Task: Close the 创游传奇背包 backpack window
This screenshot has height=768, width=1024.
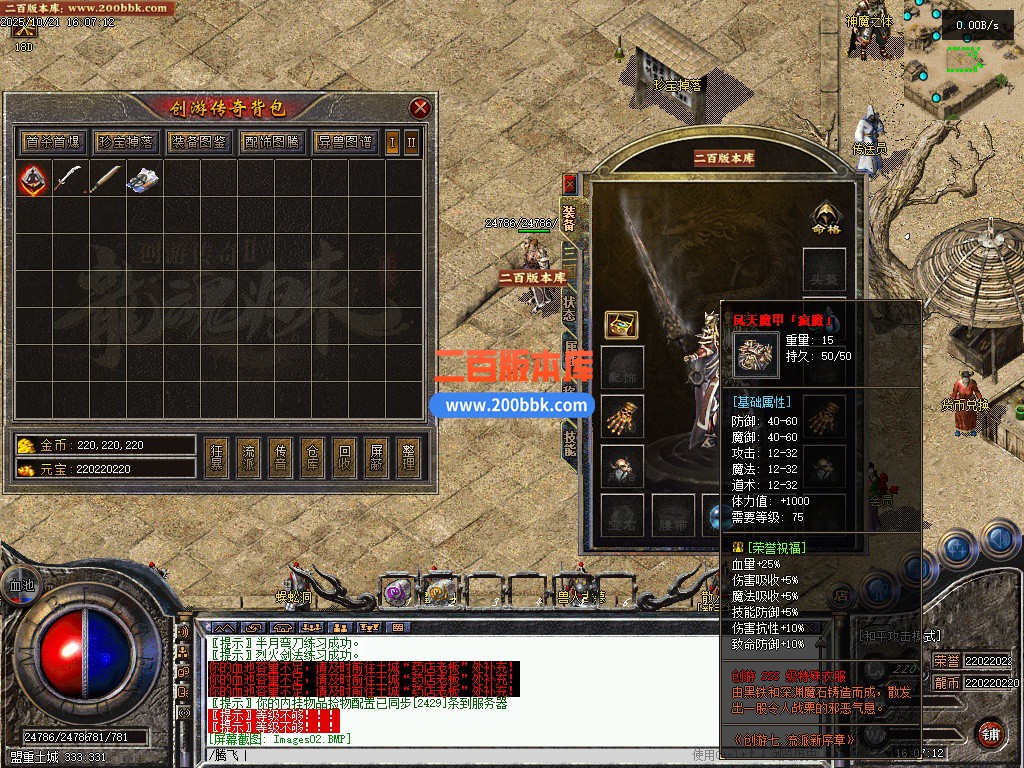Action: [x=420, y=108]
